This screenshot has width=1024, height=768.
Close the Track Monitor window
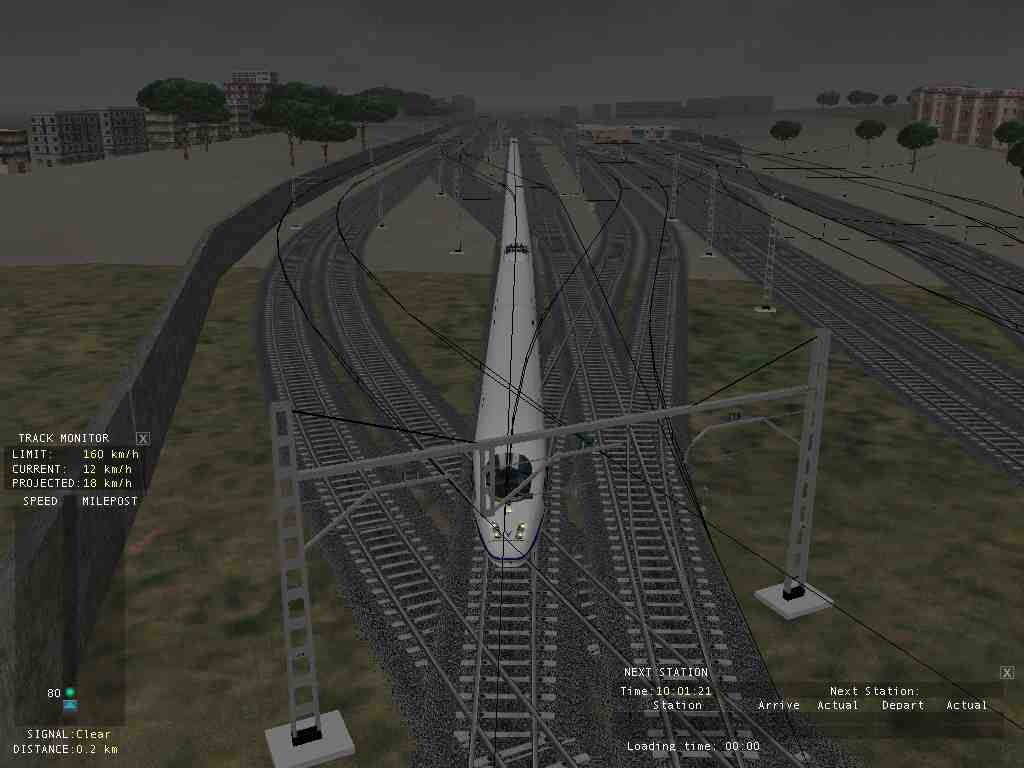[x=143, y=438]
